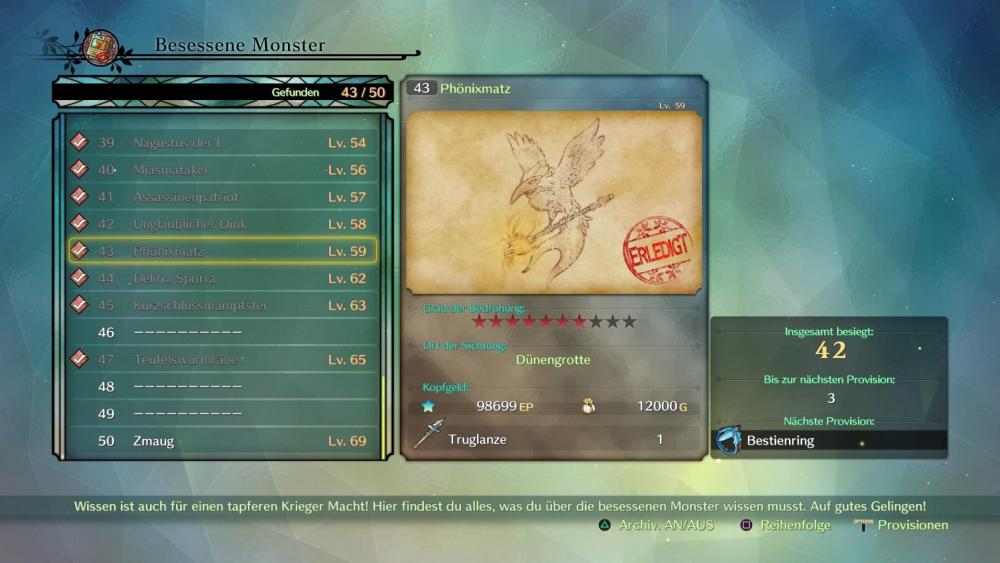This screenshot has height=563, width=1000.
Task: Select the Zmaug monster at level 69
Action: point(222,440)
